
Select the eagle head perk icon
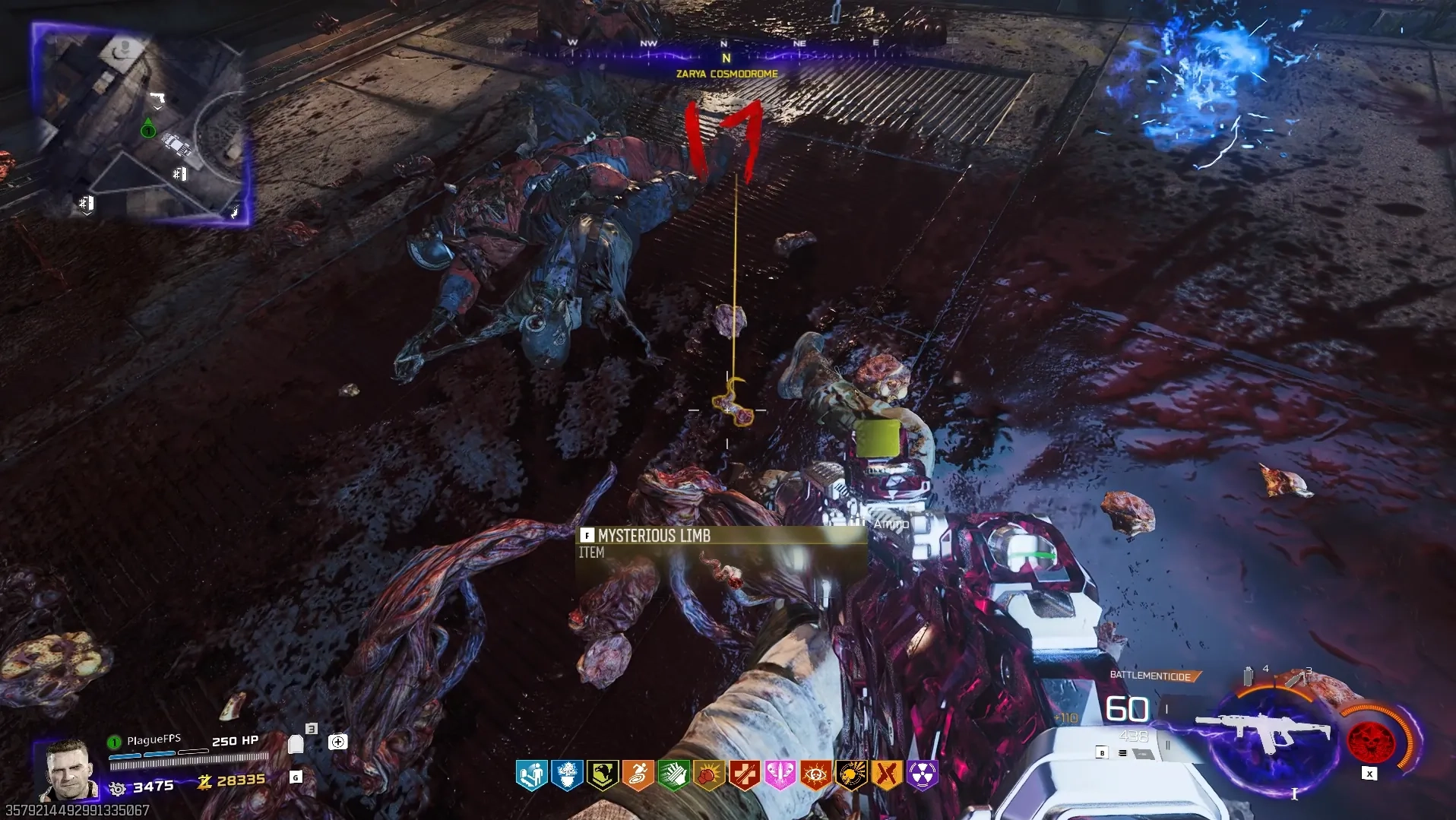tap(603, 775)
